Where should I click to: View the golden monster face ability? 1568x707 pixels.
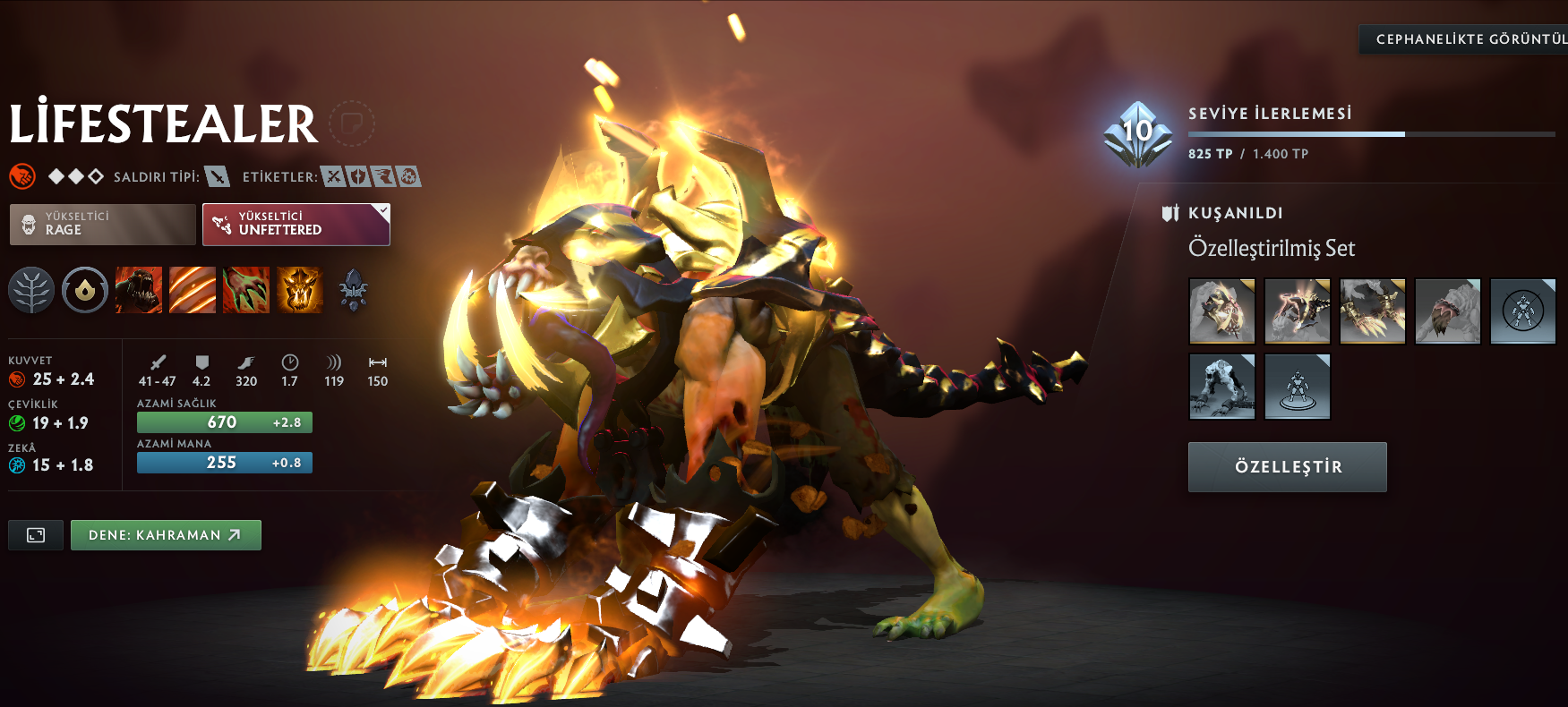tap(300, 290)
